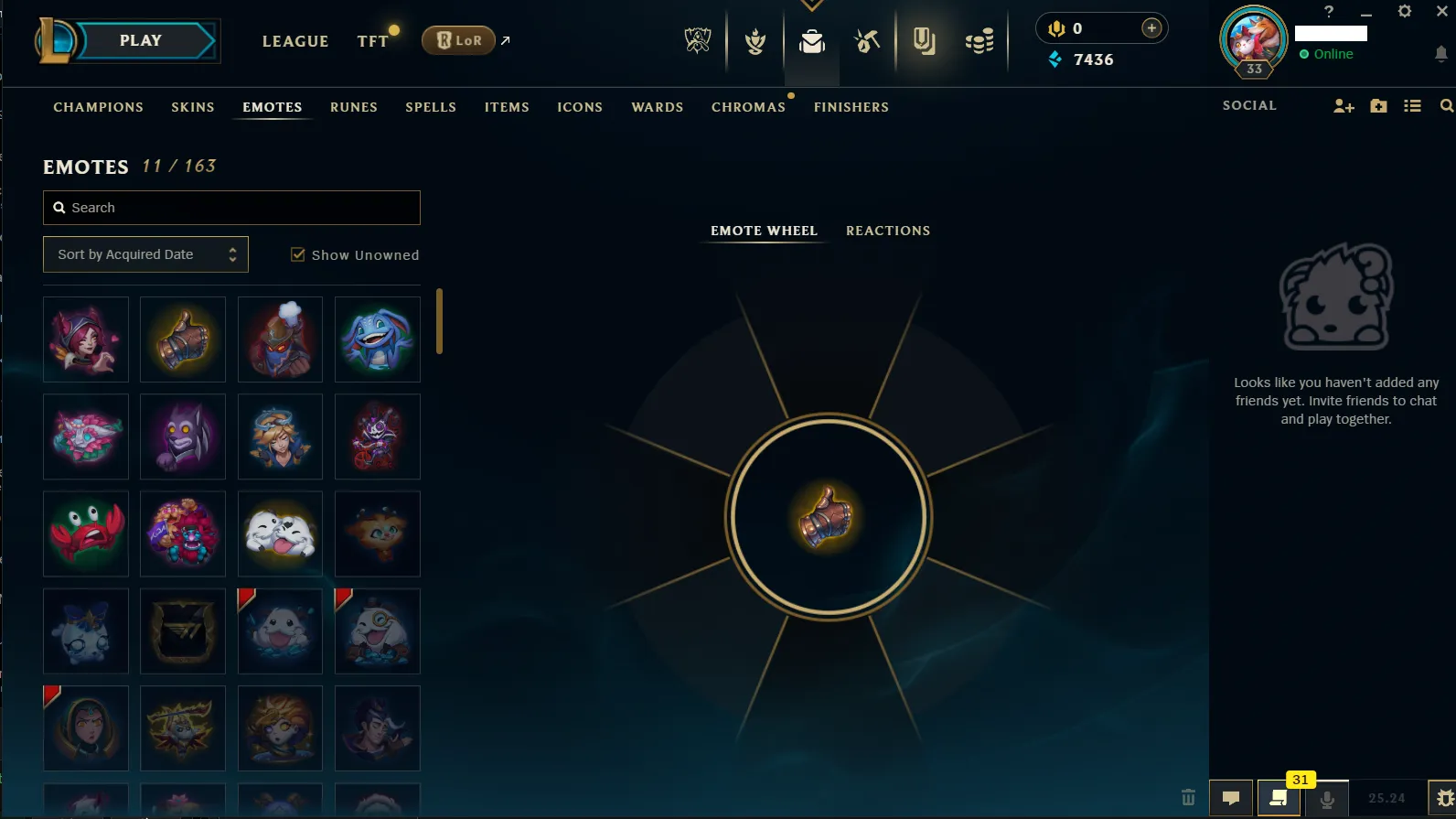Screen dimensions: 1456x819
Task: Switch to the CHROMAS tab
Action: 748,107
